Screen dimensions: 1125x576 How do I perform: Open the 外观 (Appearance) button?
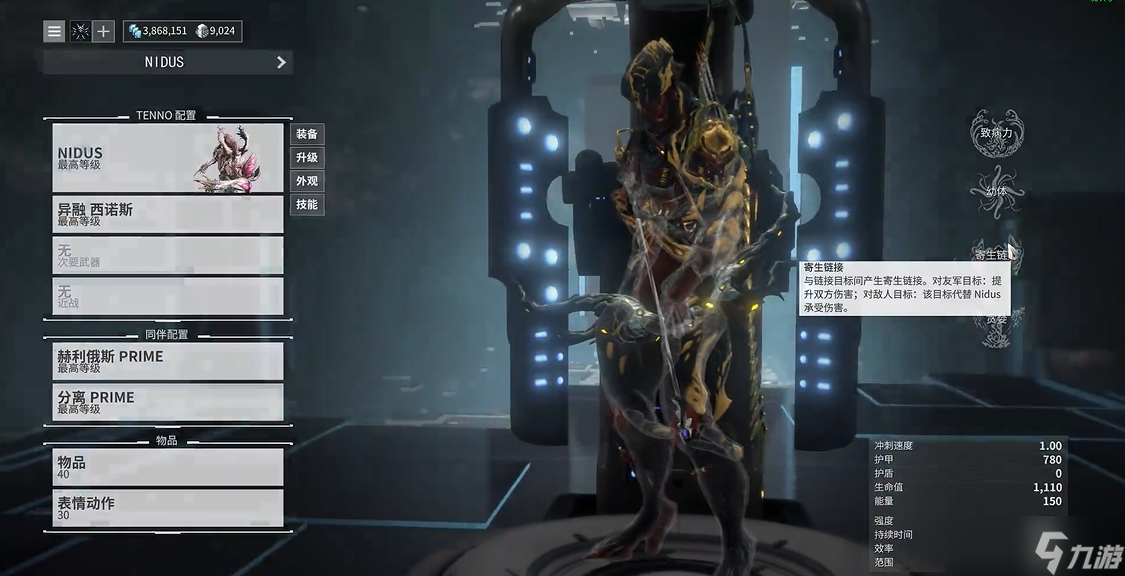(307, 181)
